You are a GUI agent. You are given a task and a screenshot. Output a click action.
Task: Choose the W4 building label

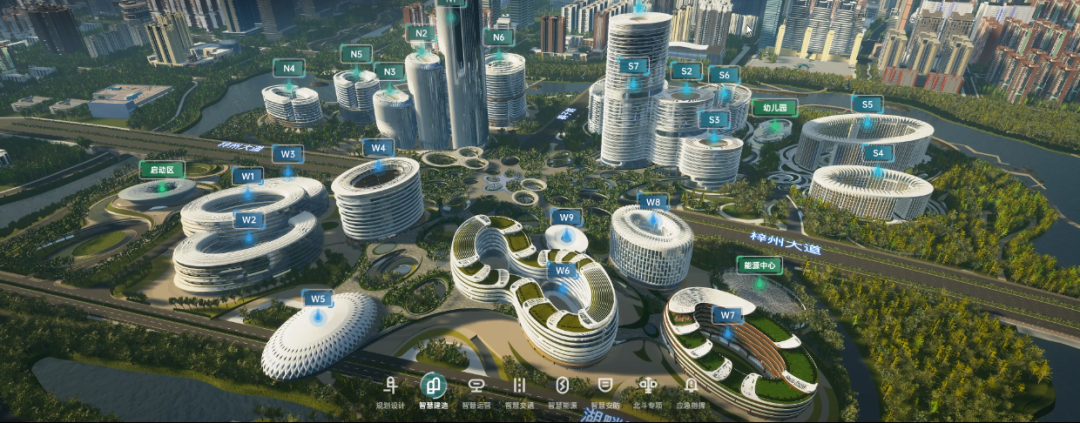377,147
